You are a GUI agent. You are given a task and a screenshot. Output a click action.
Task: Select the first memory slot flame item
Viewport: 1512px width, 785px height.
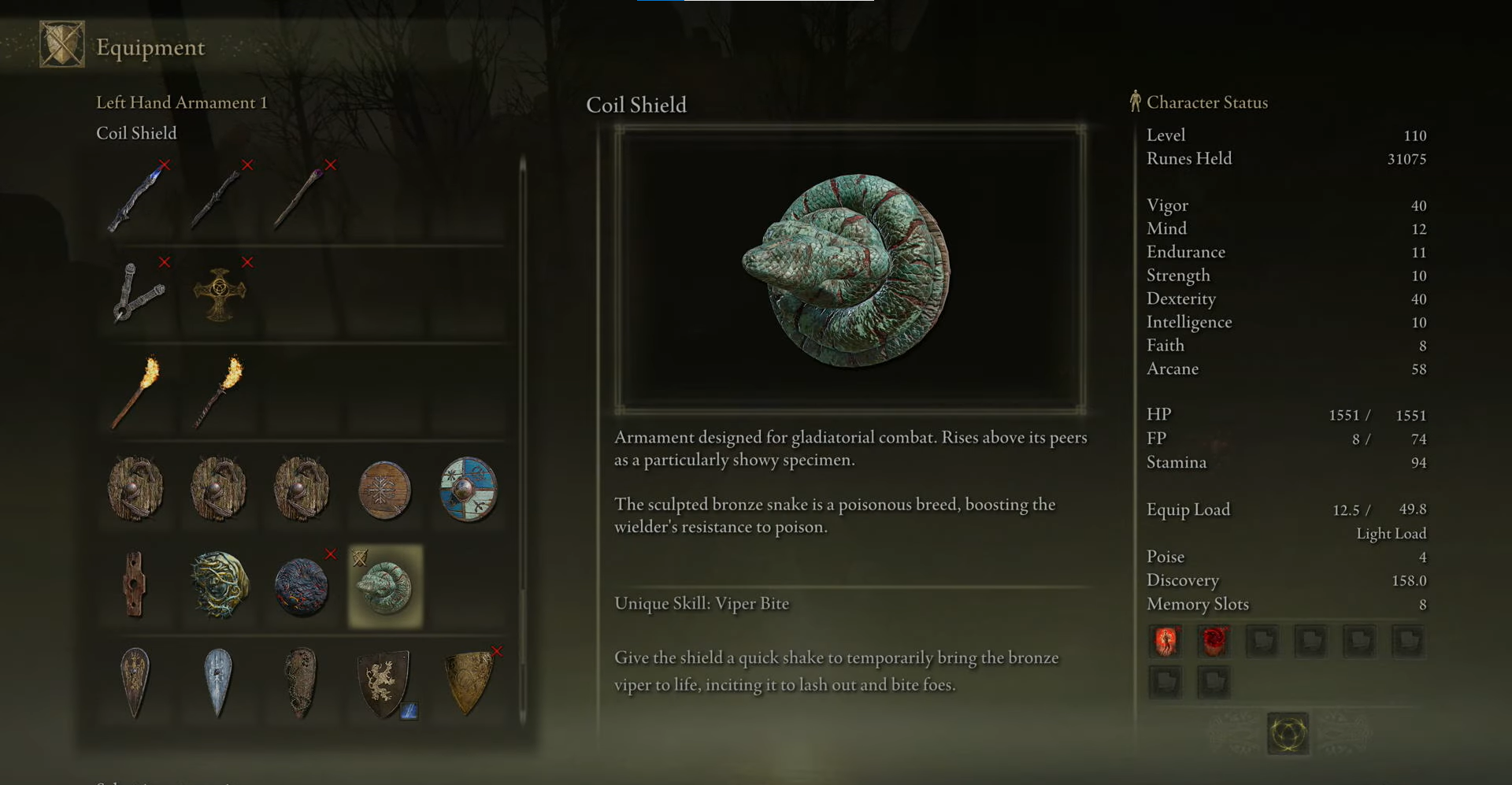(1165, 641)
